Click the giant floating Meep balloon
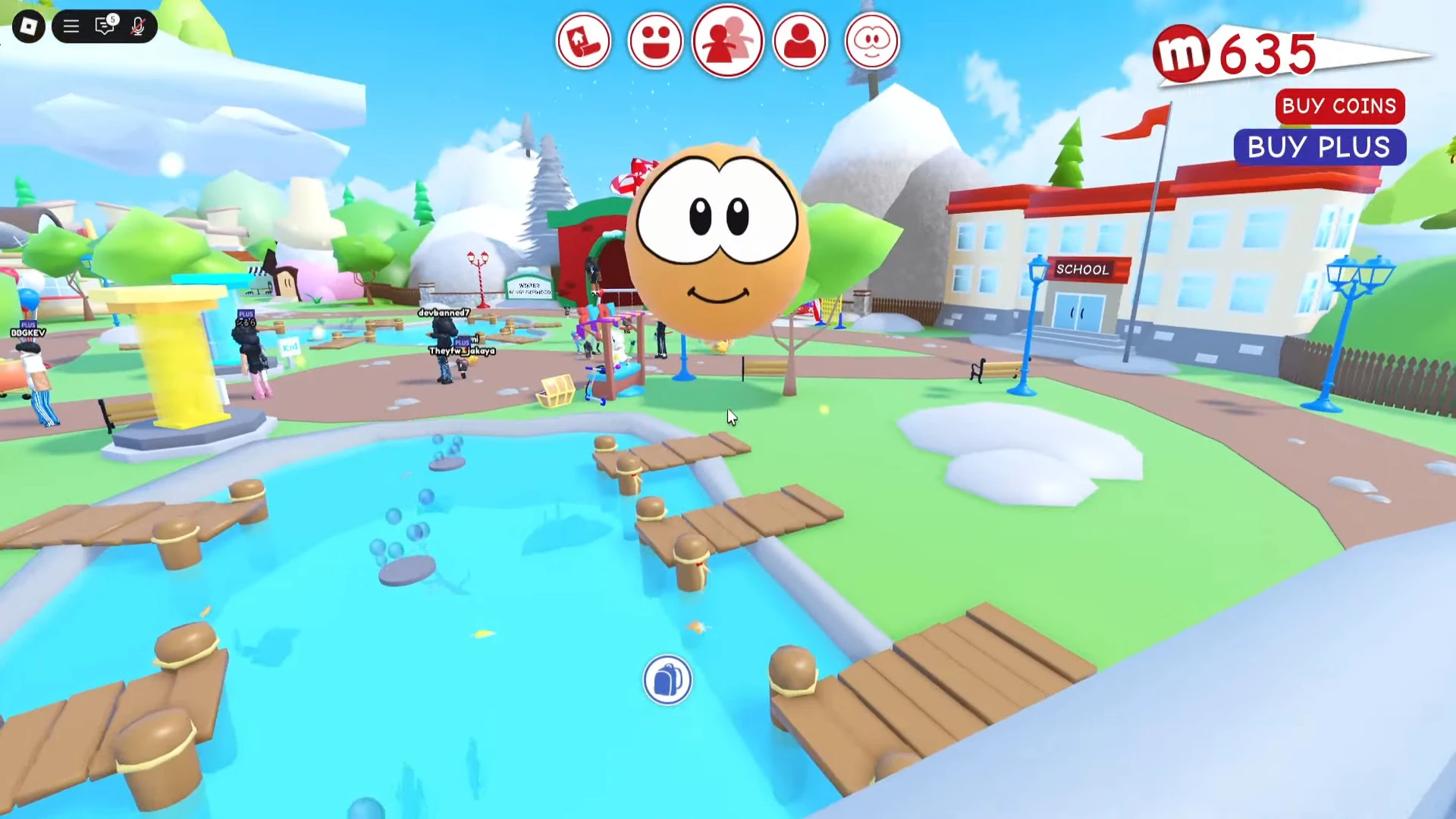The width and height of the screenshot is (1456, 819). tap(720, 243)
